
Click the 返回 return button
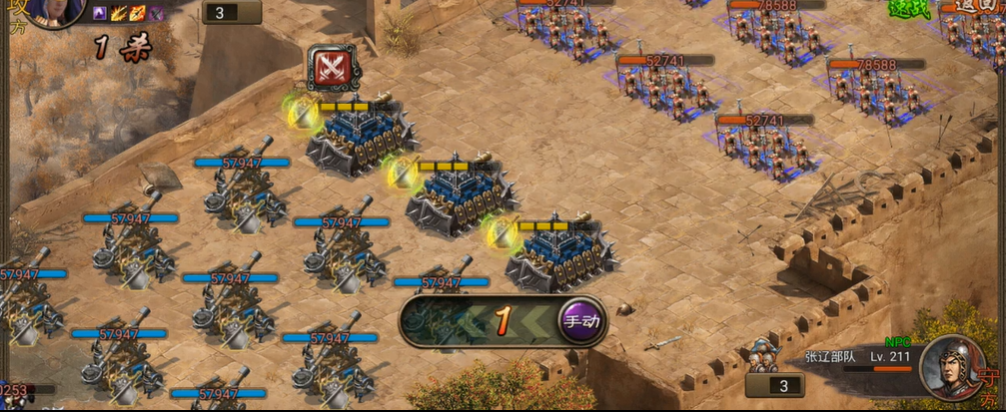pyautogui.click(x=975, y=7)
